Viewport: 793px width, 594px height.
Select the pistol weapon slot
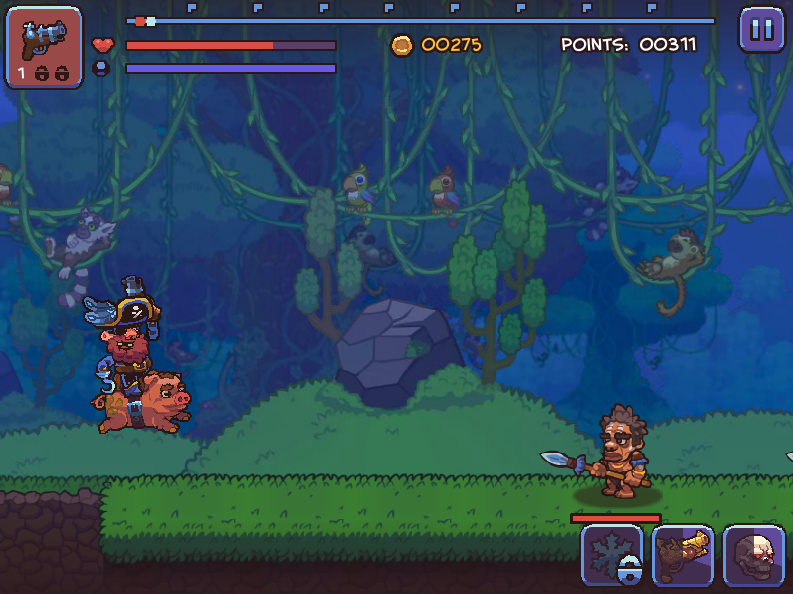[44, 47]
